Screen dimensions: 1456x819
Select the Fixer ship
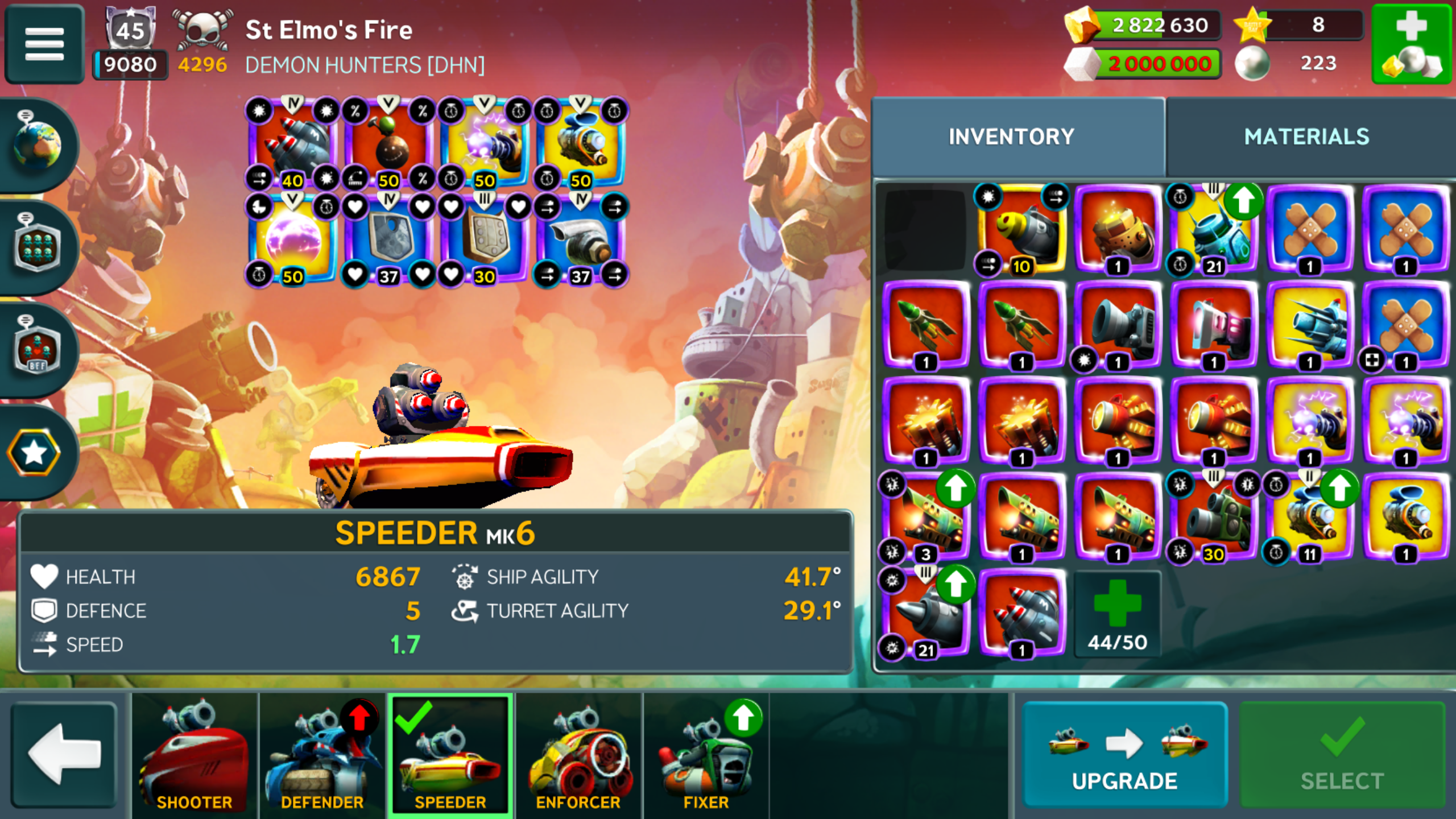[706, 754]
